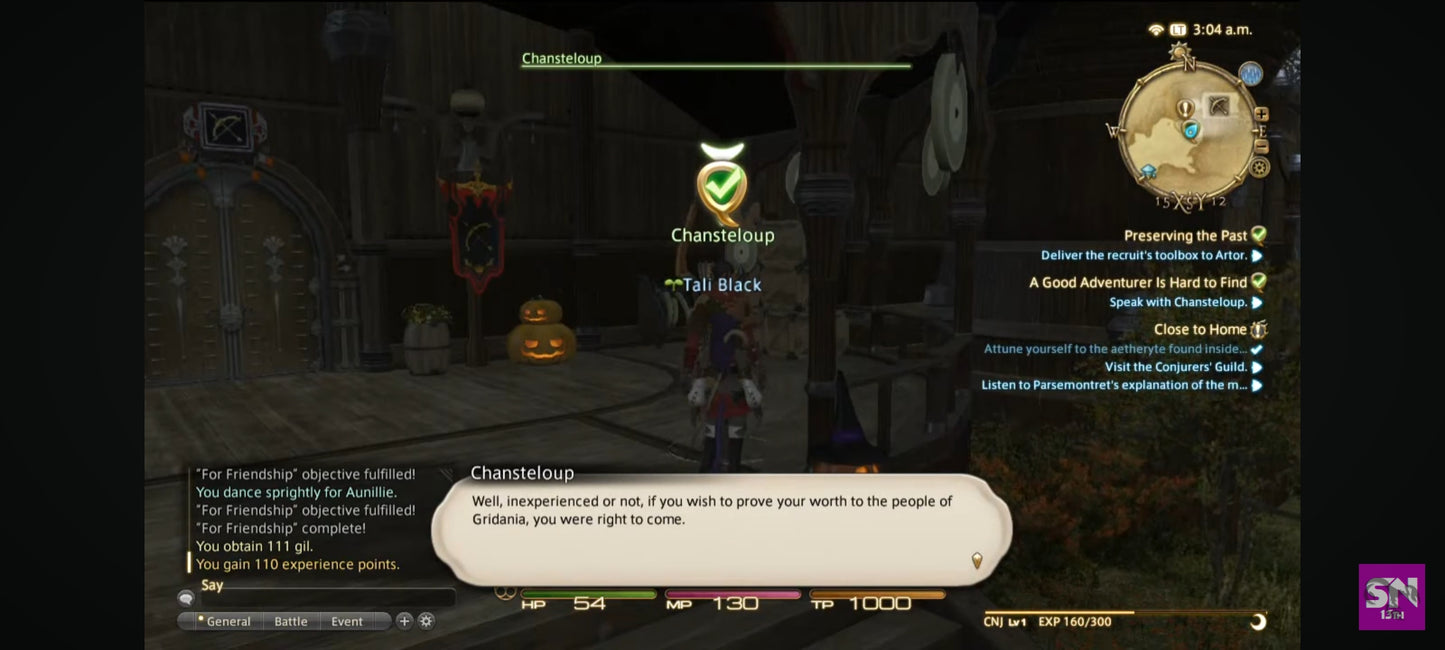Image resolution: width=1445 pixels, height=650 pixels.
Task: Zoom out on the minimap
Action: 1261,146
